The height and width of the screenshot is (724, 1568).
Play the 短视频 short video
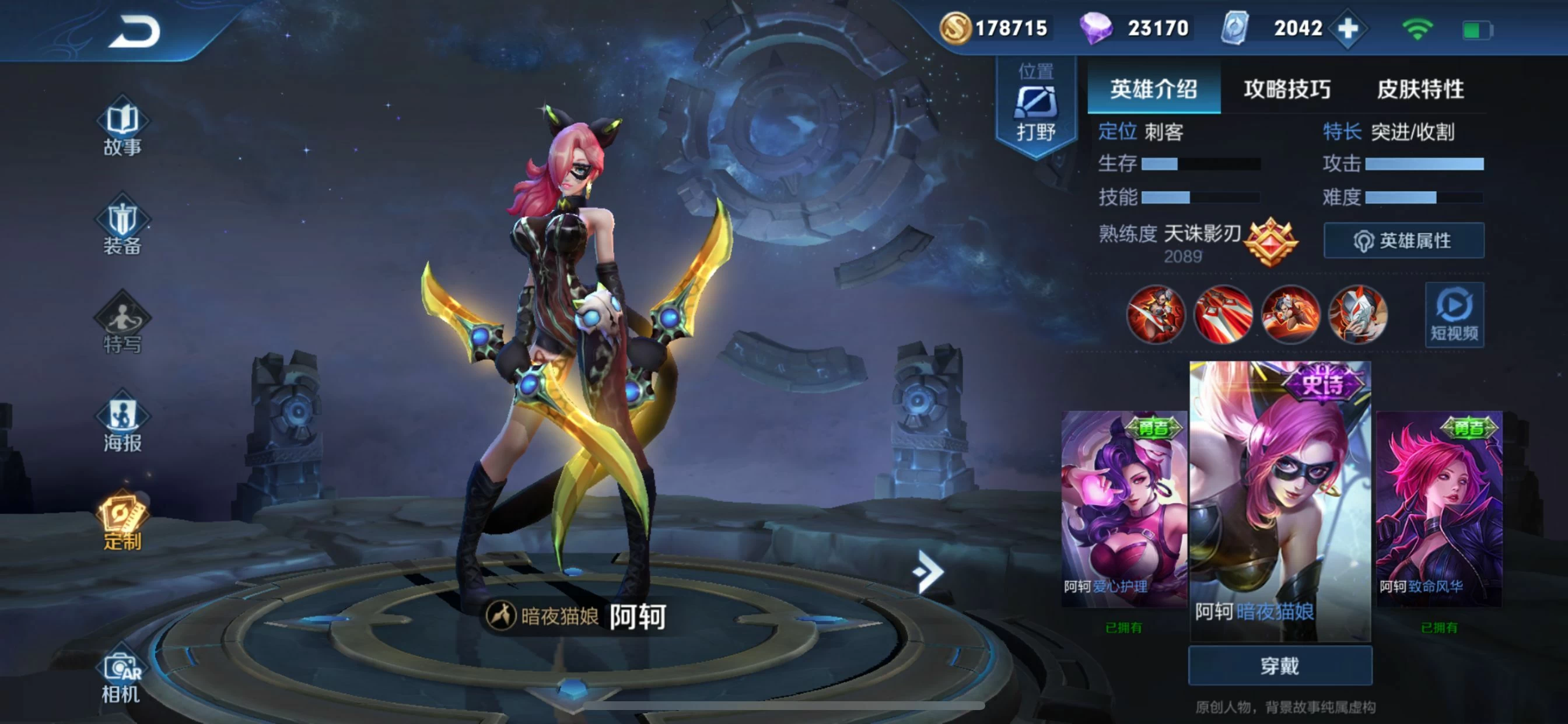1454,315
